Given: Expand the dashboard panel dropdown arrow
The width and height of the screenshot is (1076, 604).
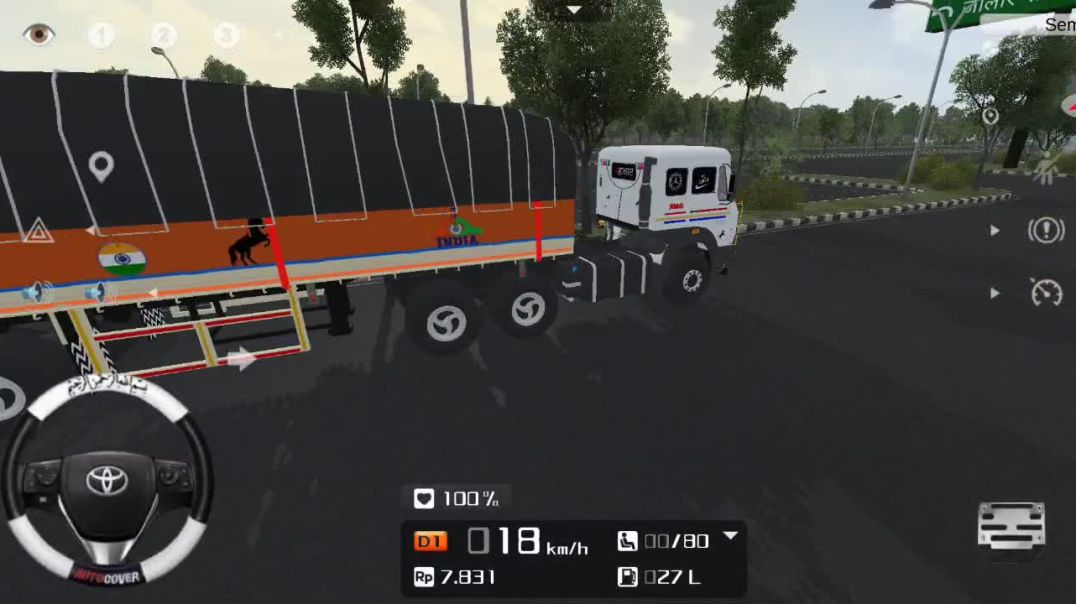Looking at the screenshot, I should coord(731,536).
